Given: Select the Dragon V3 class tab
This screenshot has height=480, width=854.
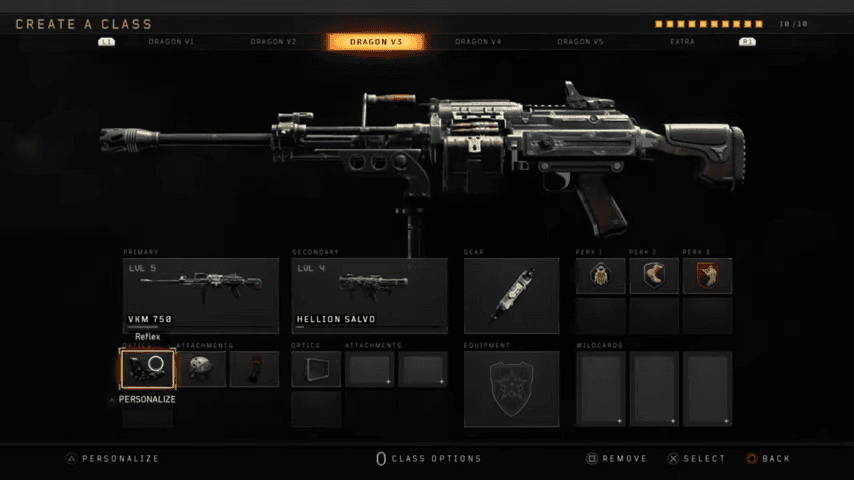Looking at the screenshot, I should [x=376, y=42].
